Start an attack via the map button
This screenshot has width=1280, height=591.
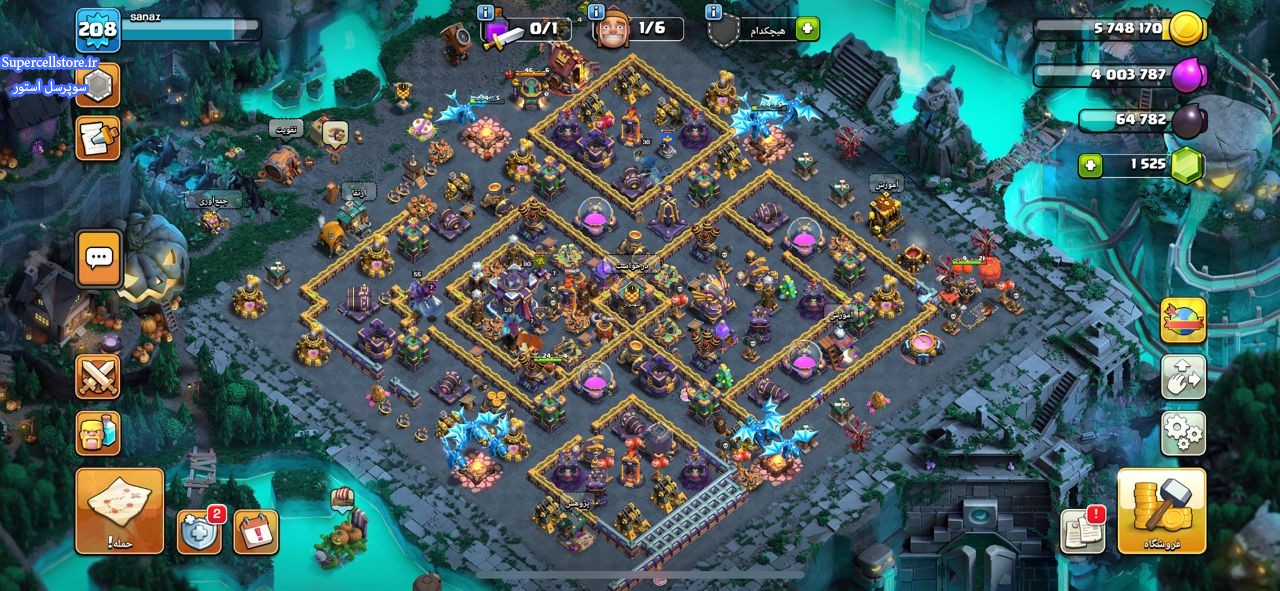[x=119, y=511]
